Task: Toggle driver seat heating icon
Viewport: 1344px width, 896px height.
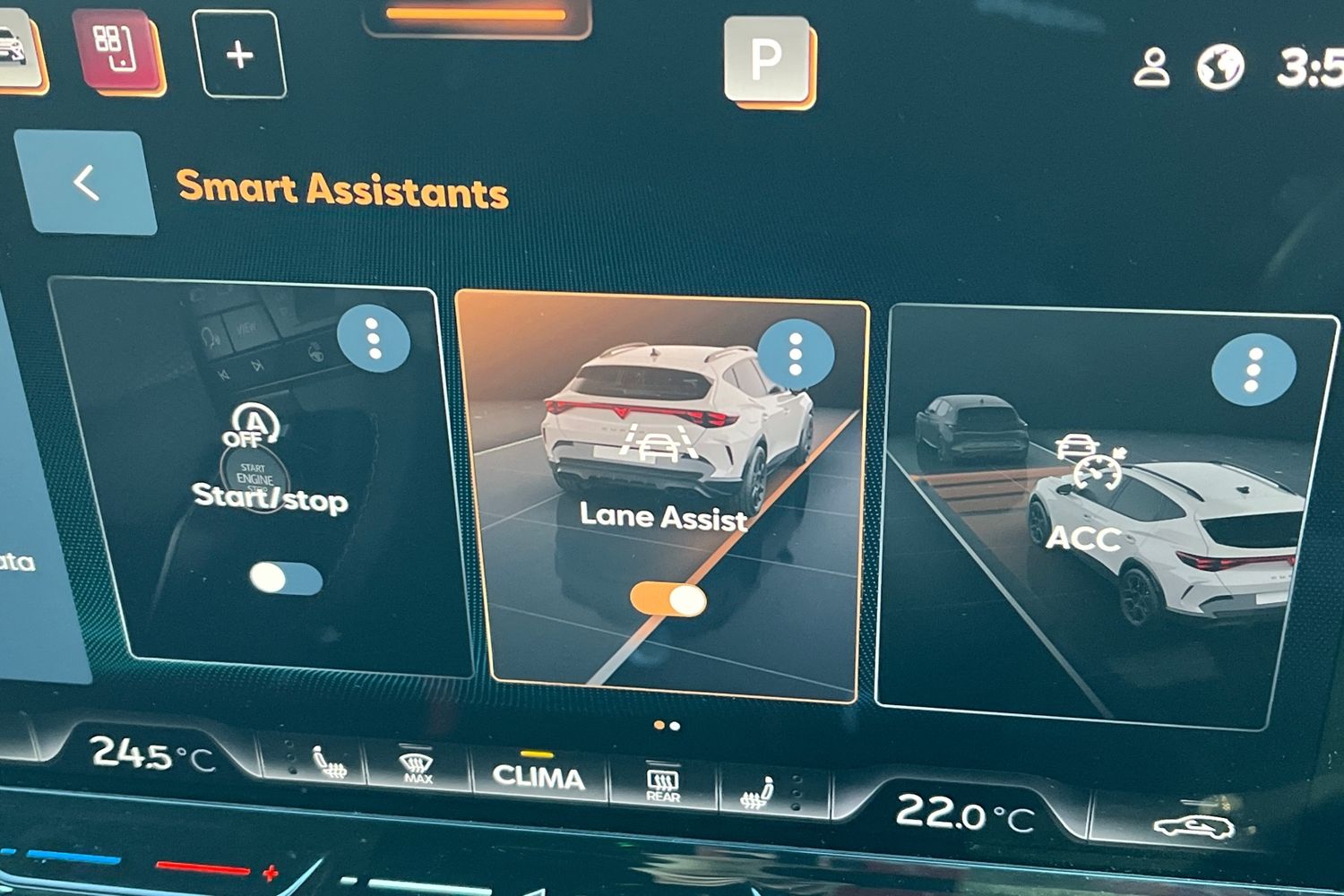Action: (x=329, y=763)
